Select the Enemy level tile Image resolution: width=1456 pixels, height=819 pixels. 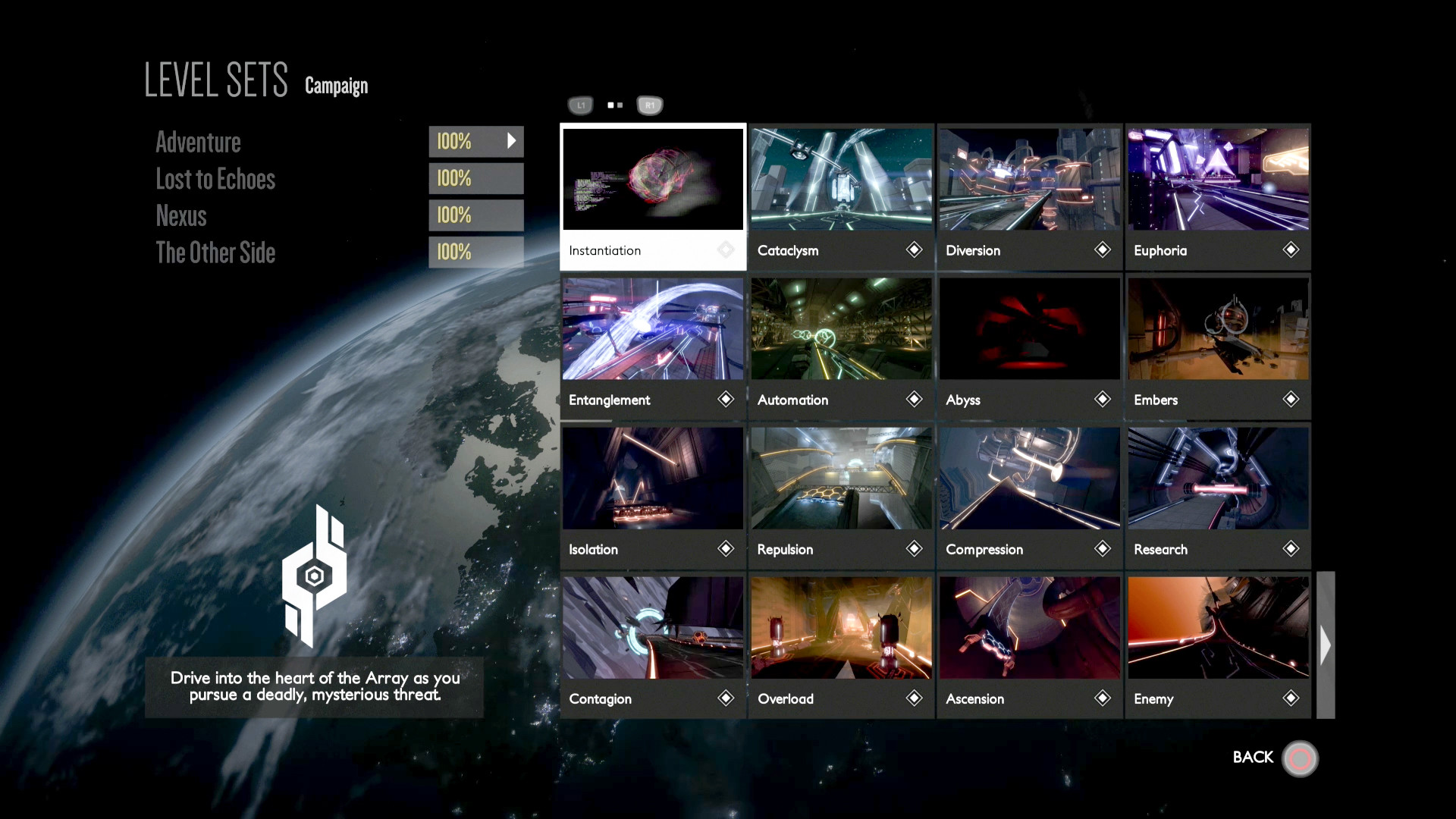(x=1218, y=645)
